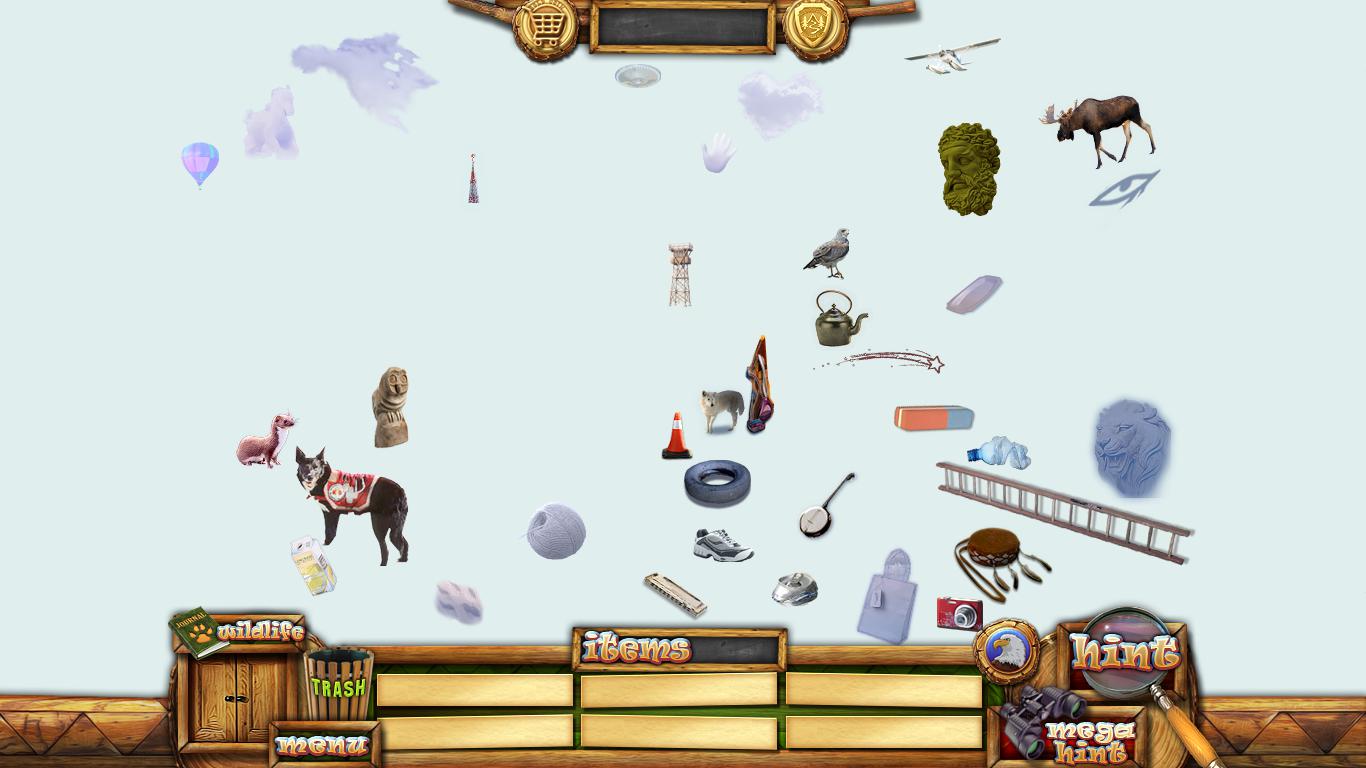This screenshot has width=1366, height=768.
Task: Open the game menu
Action: click(x=322, y=745)
